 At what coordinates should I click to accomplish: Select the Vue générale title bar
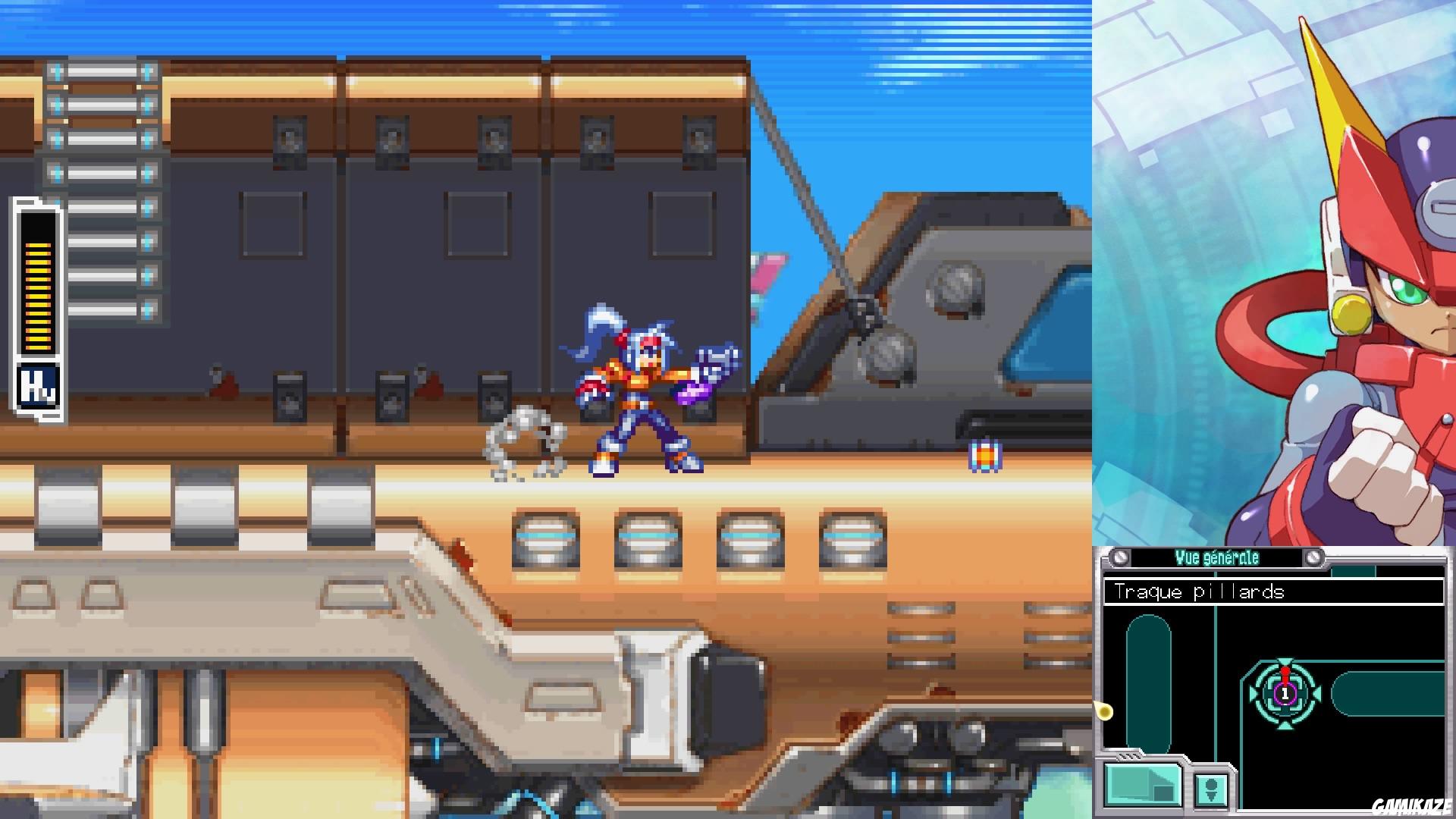click(1217, 556)
